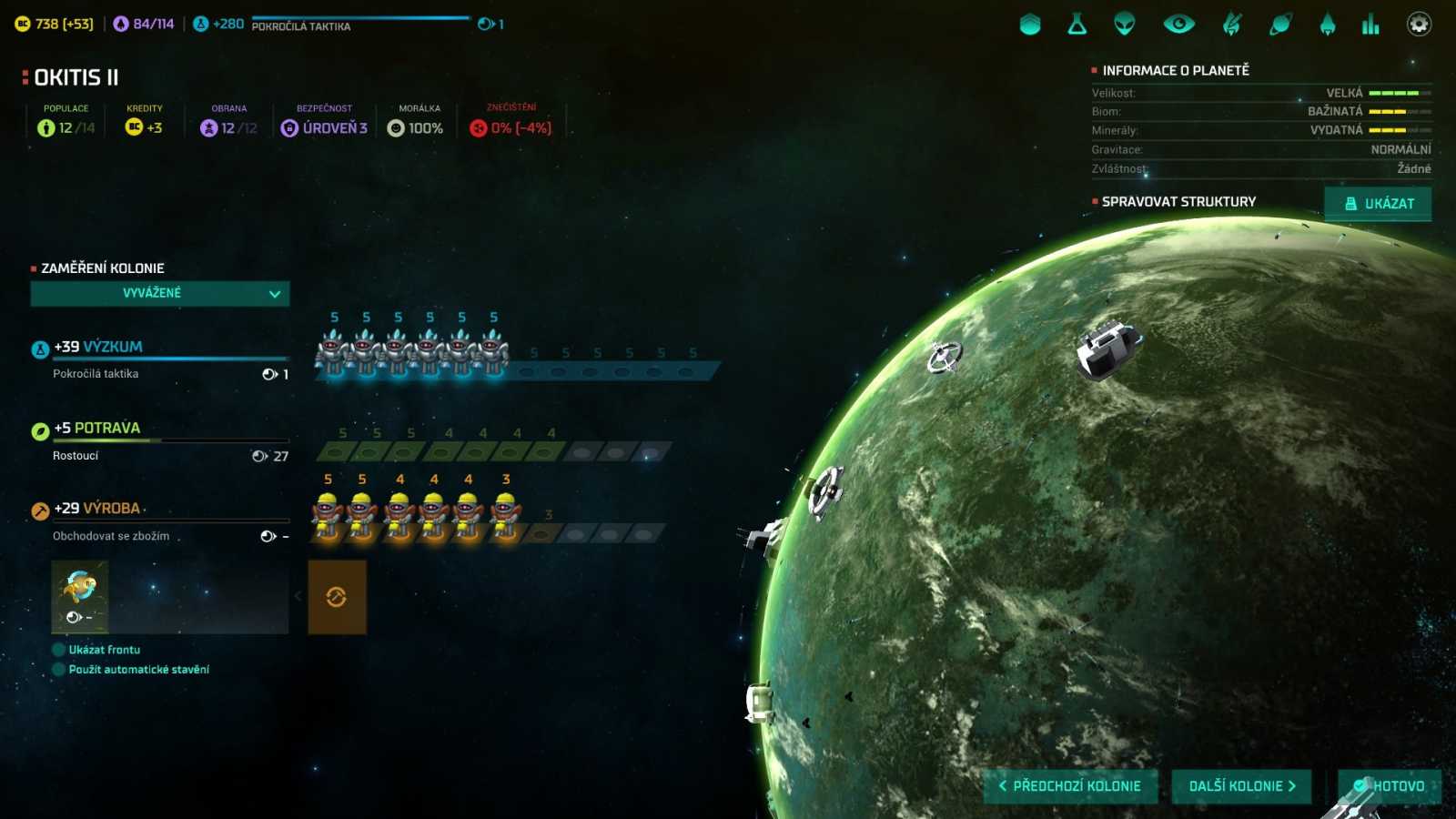
Task: Go to Předchozí kolonie
Action: coord(1070,786)
